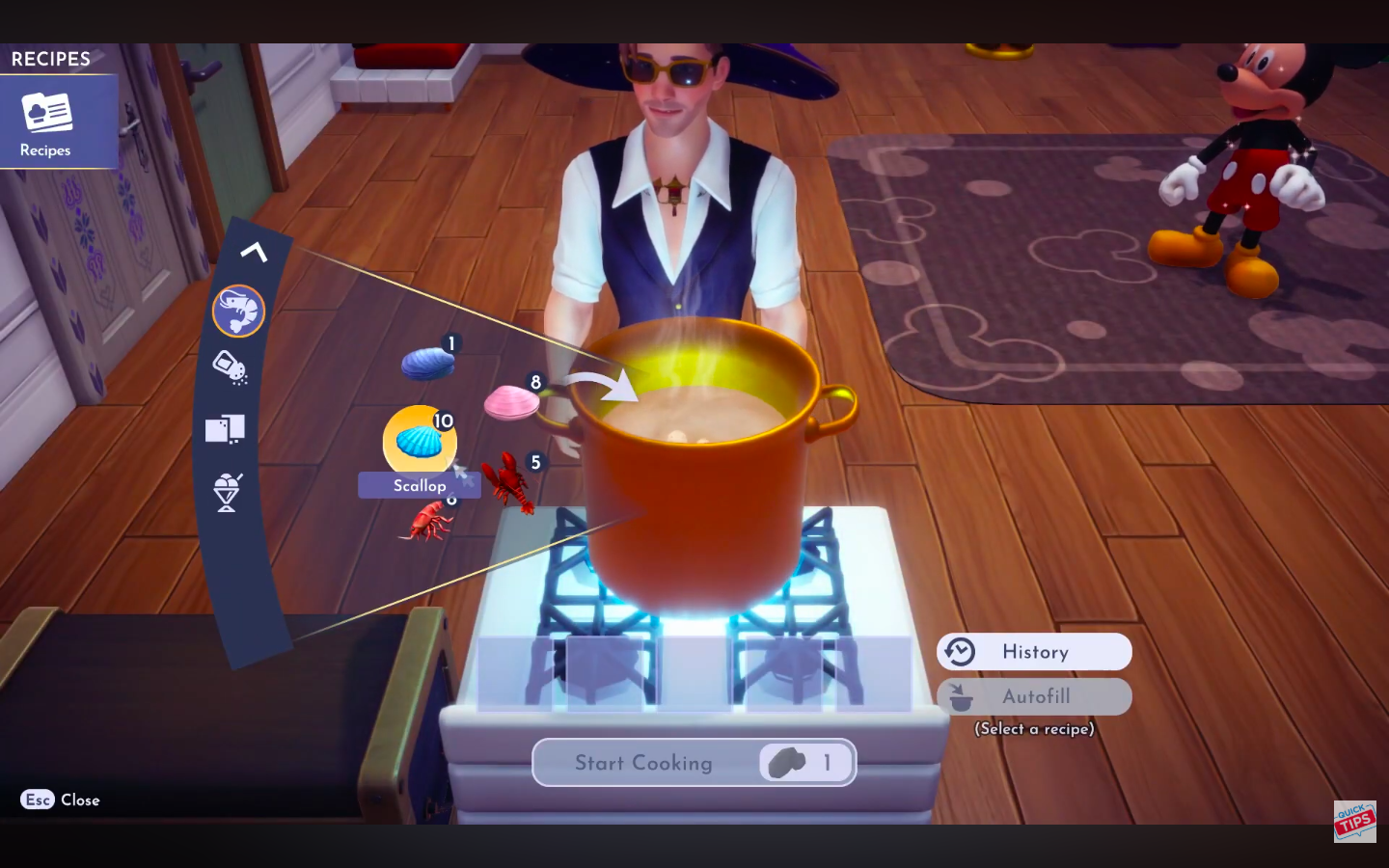This screenshot has height=868, width=1389.
Task: Collapse the ingredient category sidebar chevron
Action: coord(254,252)
